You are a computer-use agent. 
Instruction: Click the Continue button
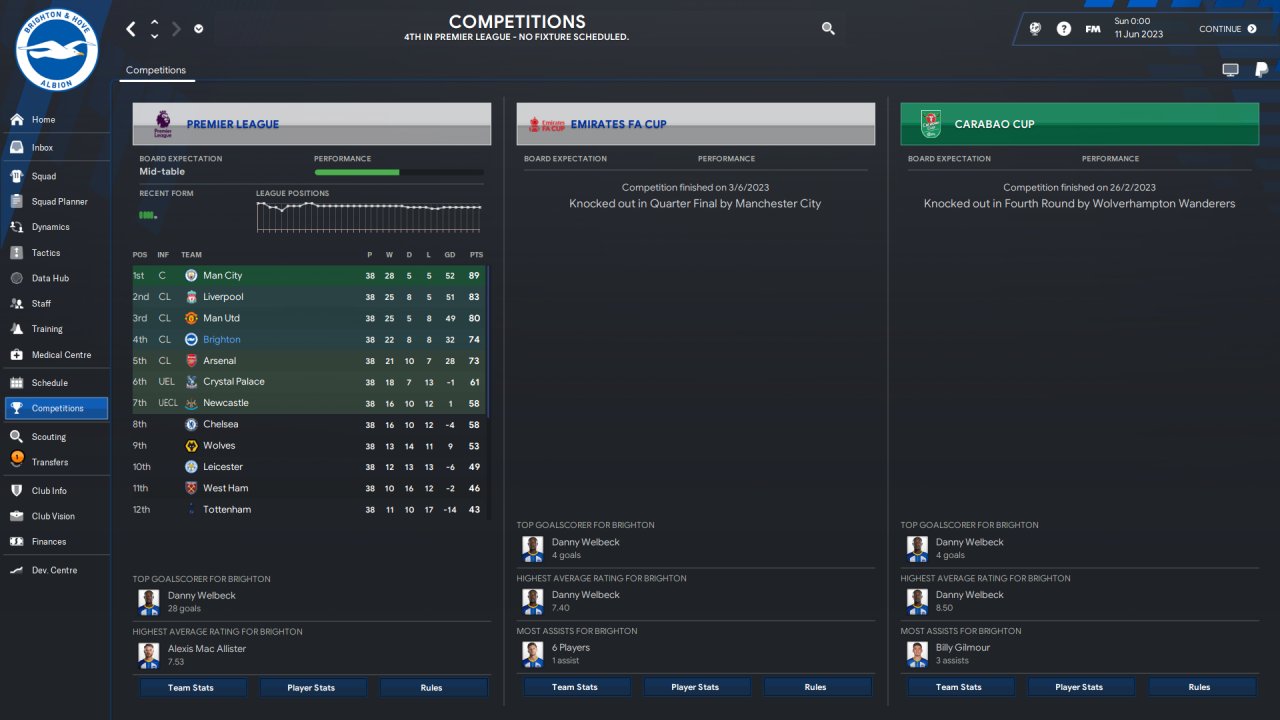[1227, 29]
